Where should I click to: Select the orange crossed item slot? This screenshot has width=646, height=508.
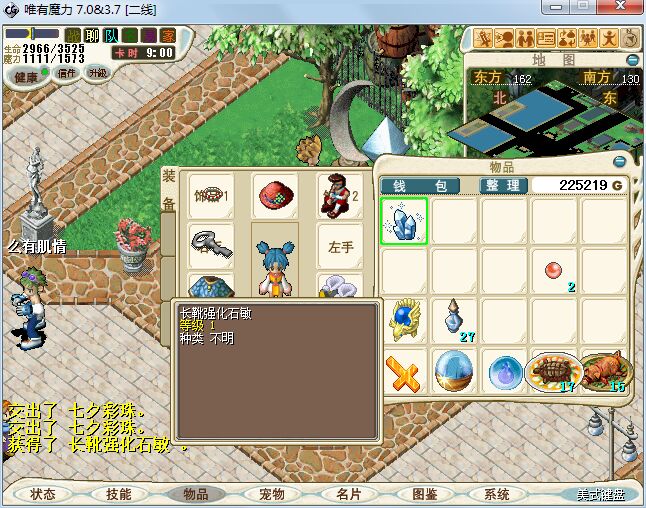click(x=404, y=371)
